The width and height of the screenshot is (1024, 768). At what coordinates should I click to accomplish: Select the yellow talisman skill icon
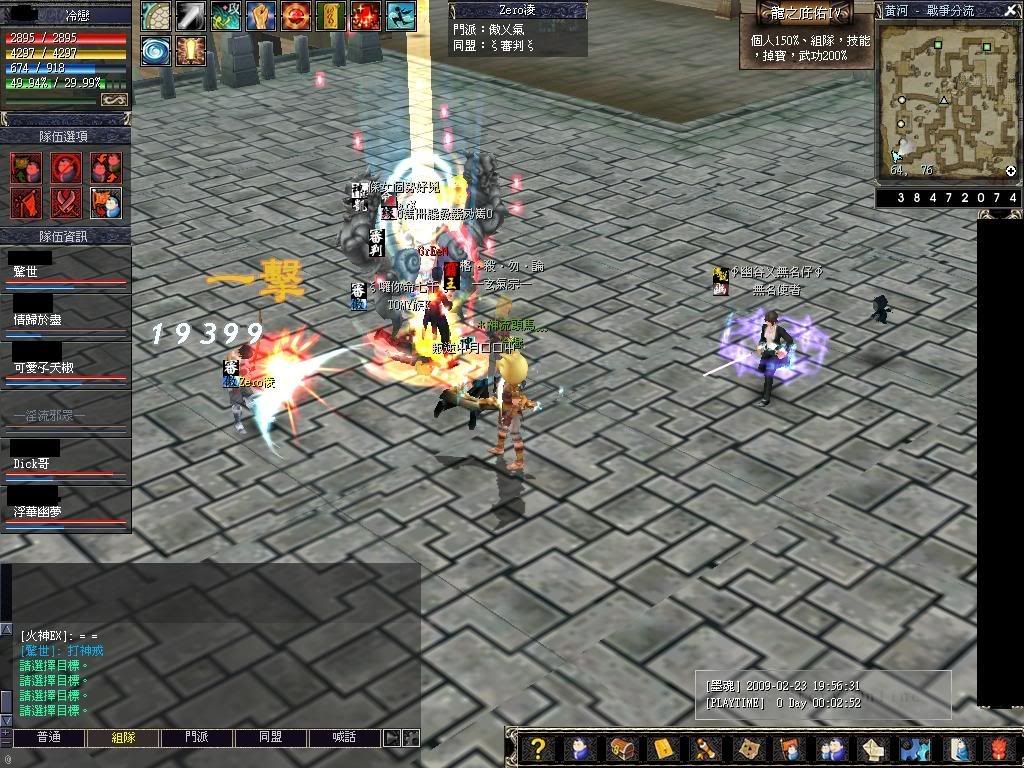pyautogui.click(x=330, y=15)
